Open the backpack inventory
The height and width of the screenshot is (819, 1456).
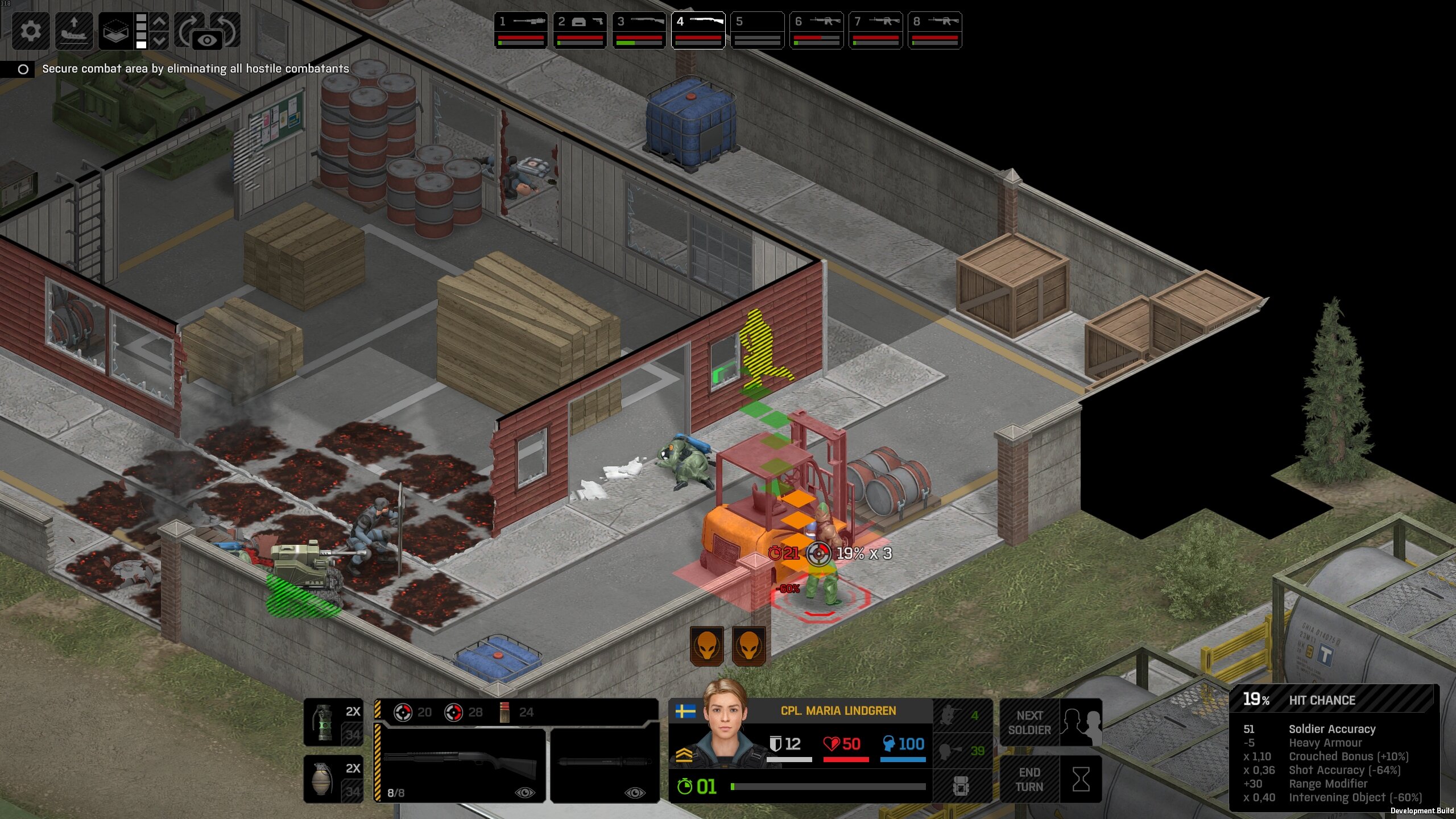pos(961,787)
